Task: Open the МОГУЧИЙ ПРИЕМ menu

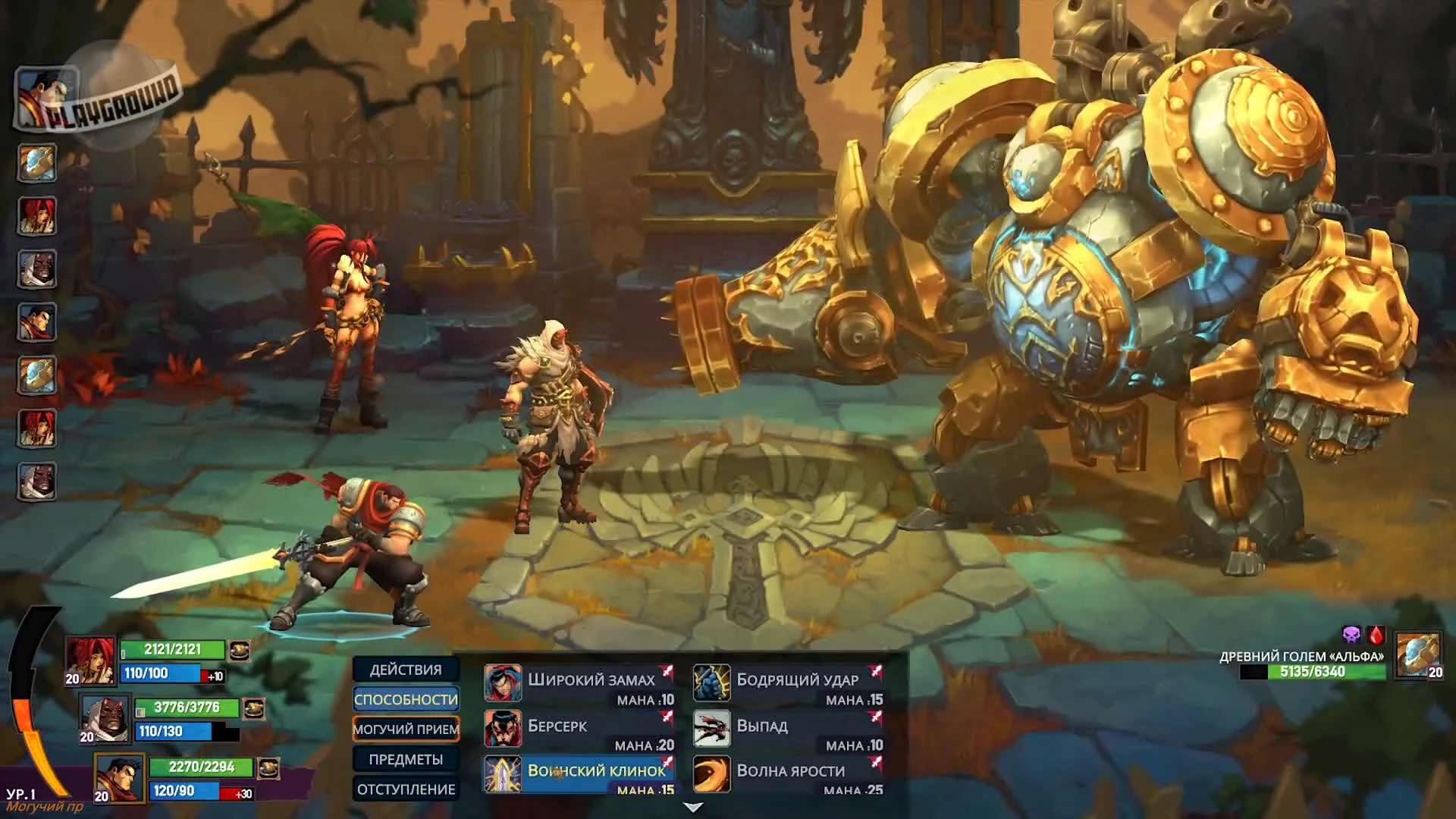Action: [x=406, y=730]
